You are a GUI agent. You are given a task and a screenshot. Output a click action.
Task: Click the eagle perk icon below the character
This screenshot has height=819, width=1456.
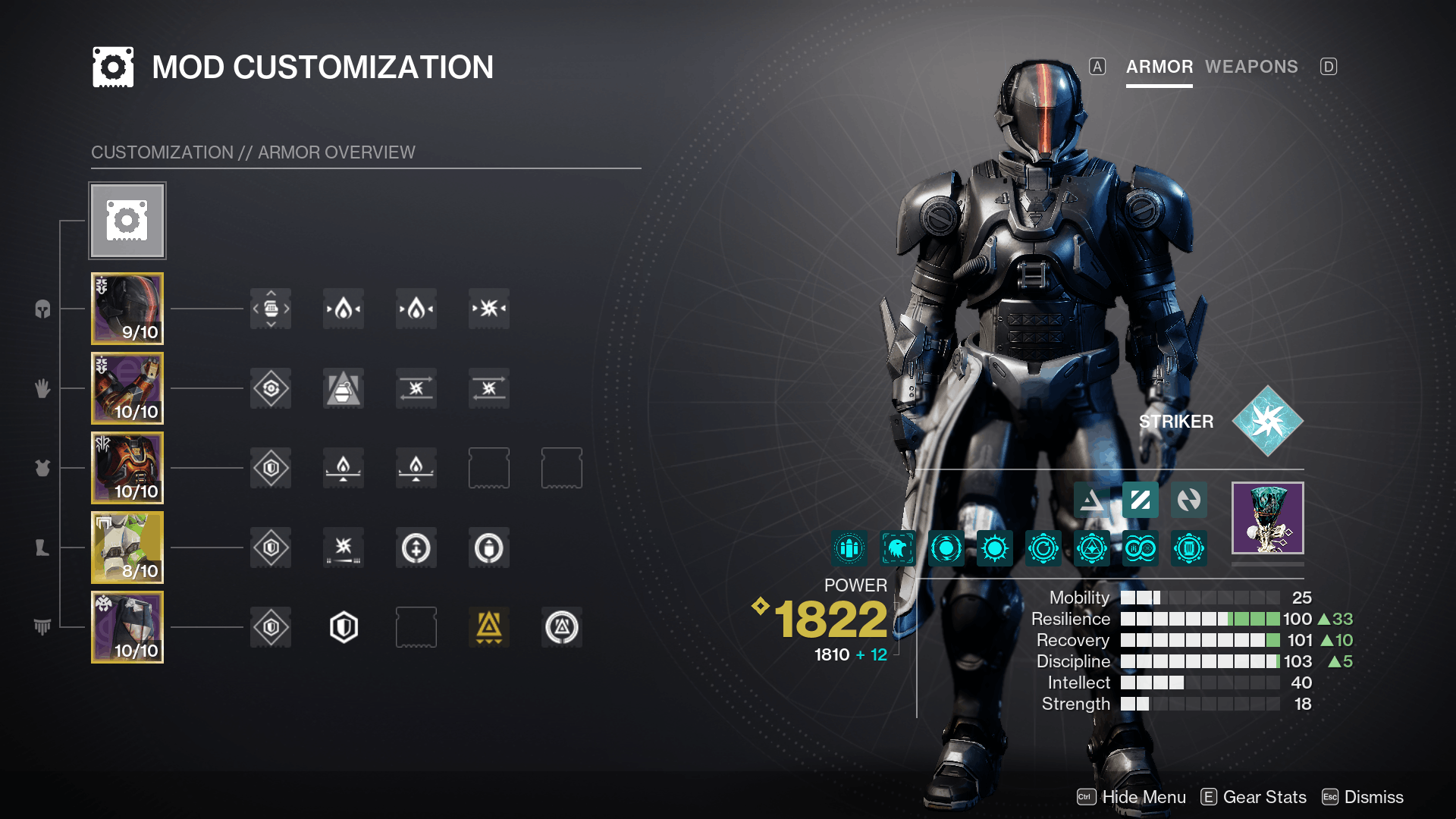(x=897, y=549)
